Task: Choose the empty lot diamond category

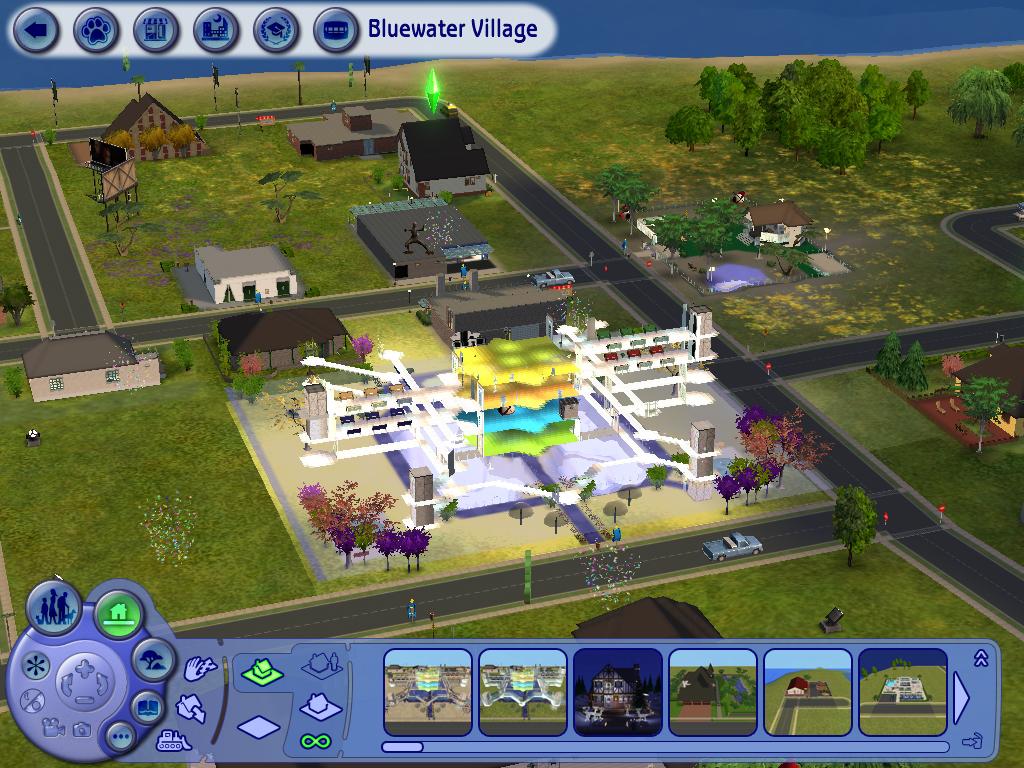Action: tap(258, 727)
